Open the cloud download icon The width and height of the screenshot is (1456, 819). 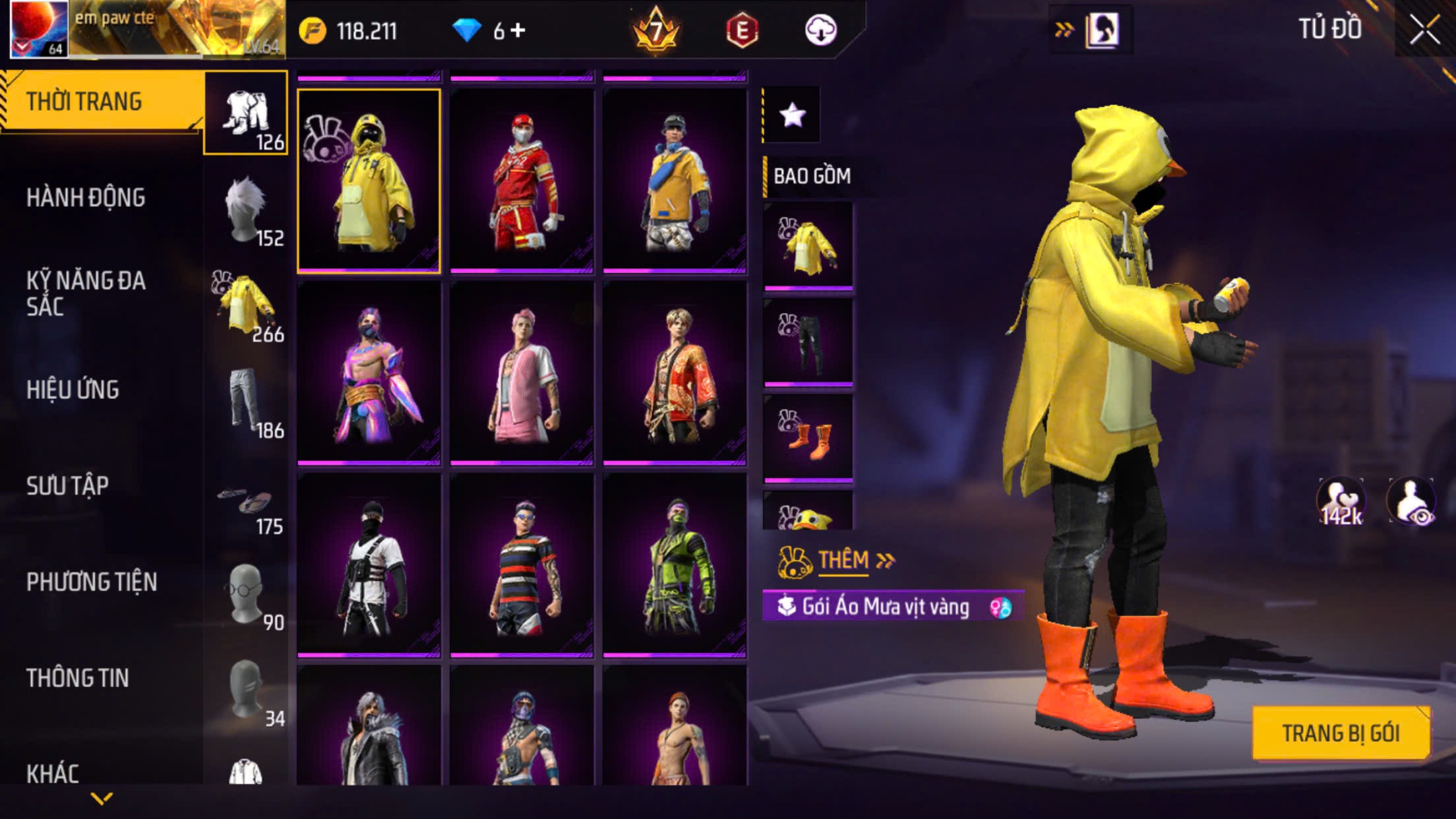(820, 30)
